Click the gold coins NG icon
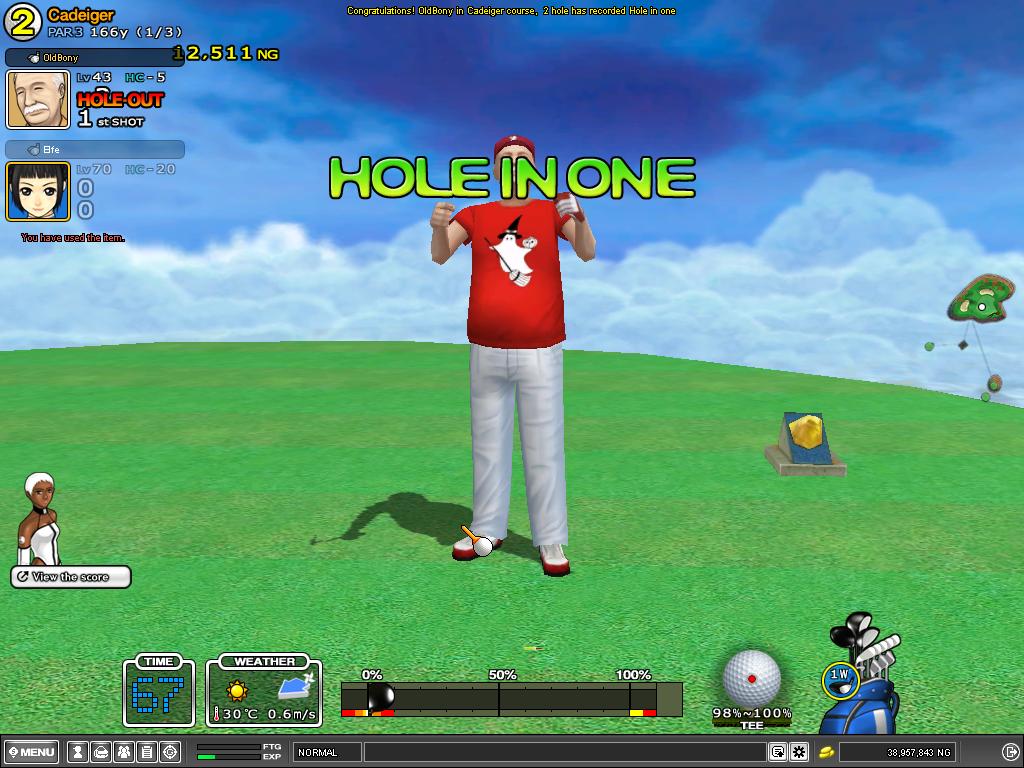Image resolution: width=1024 pixels, height=768 pixels. click(827, 752)
